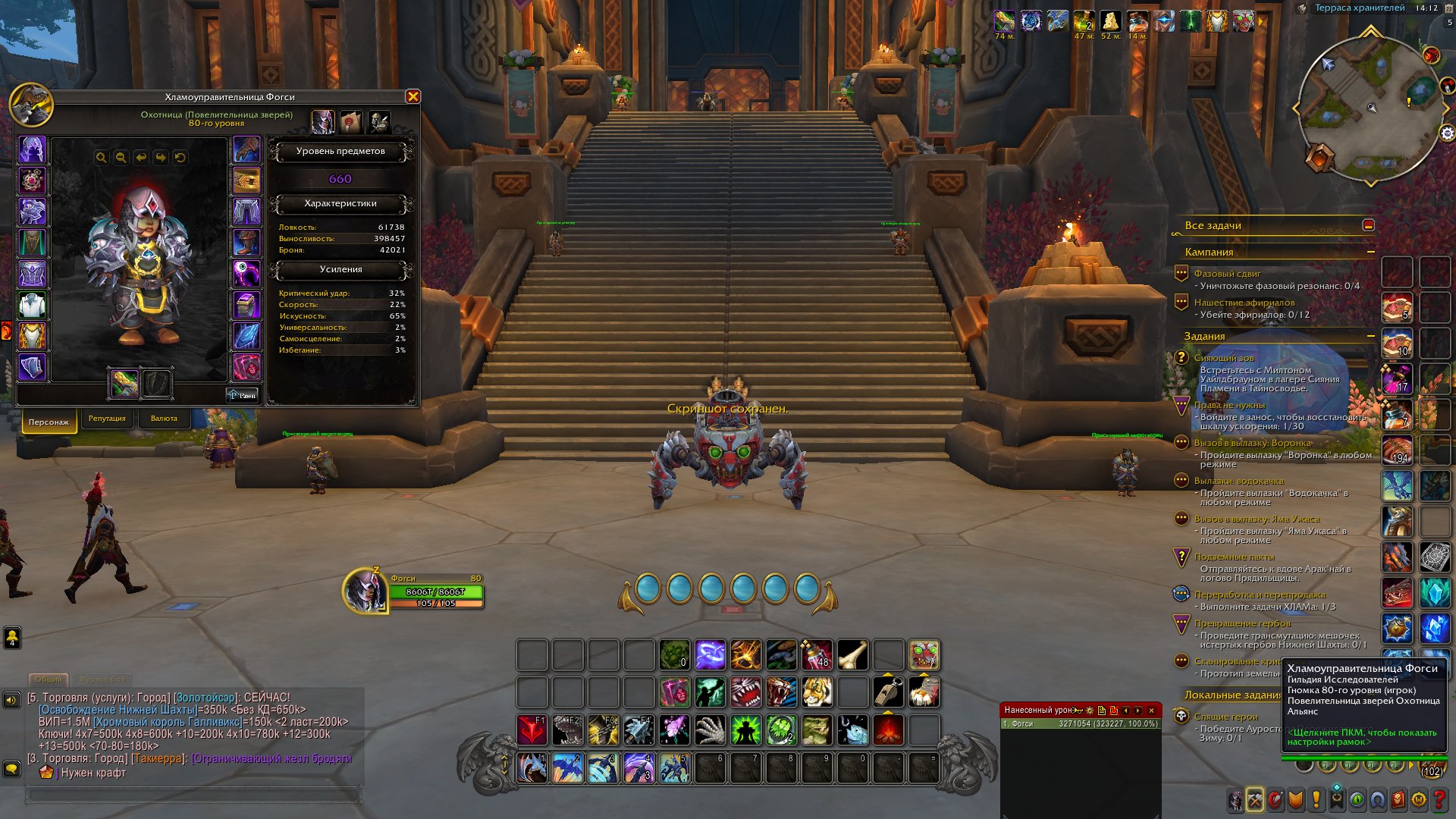The height and width of the screenshot is (819, 1456).
Task: Open Group Finder with the green eye icon
Action: tap(1357, 801)
